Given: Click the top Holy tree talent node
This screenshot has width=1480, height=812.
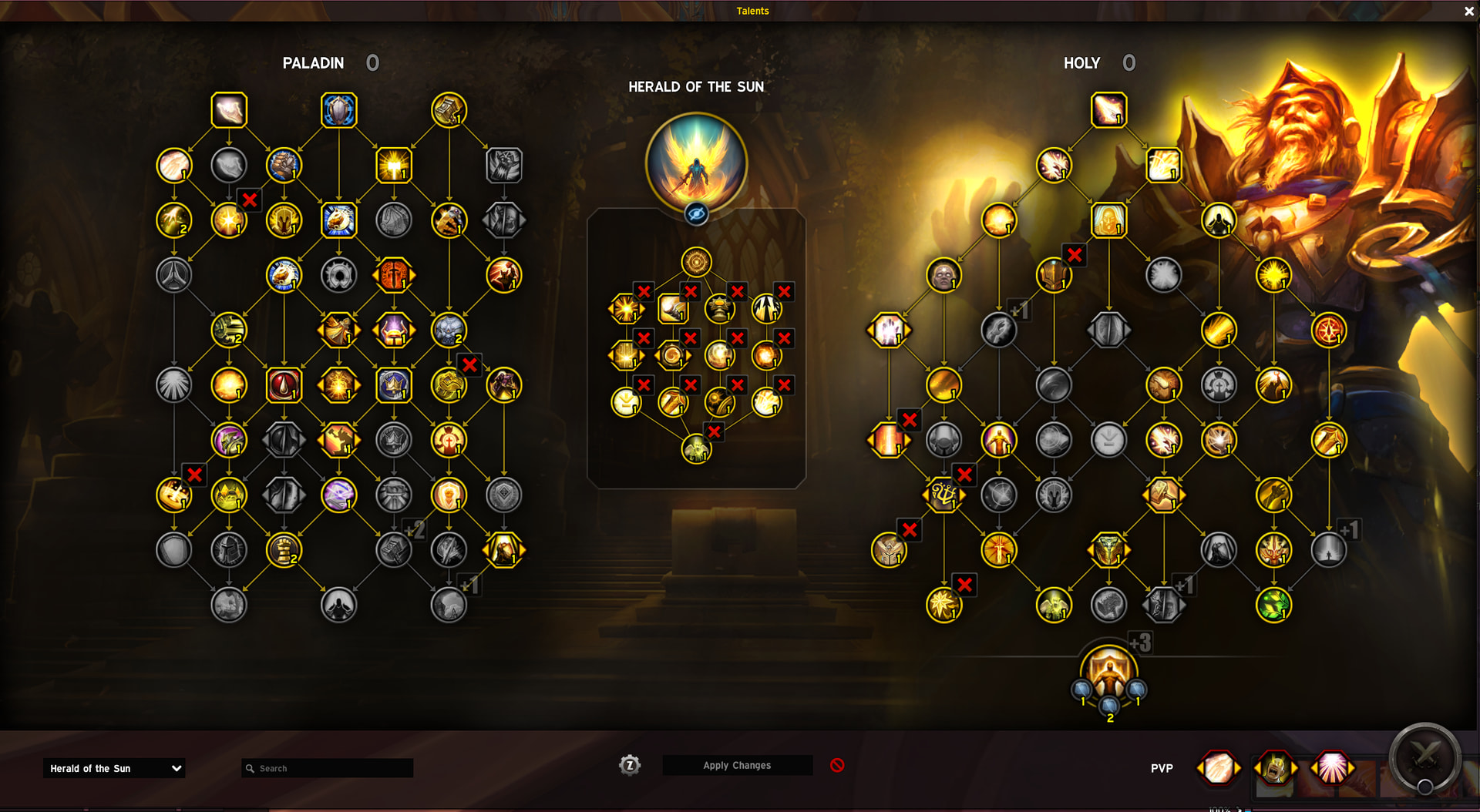Looking at the screenshot, I should [1108, 110].
